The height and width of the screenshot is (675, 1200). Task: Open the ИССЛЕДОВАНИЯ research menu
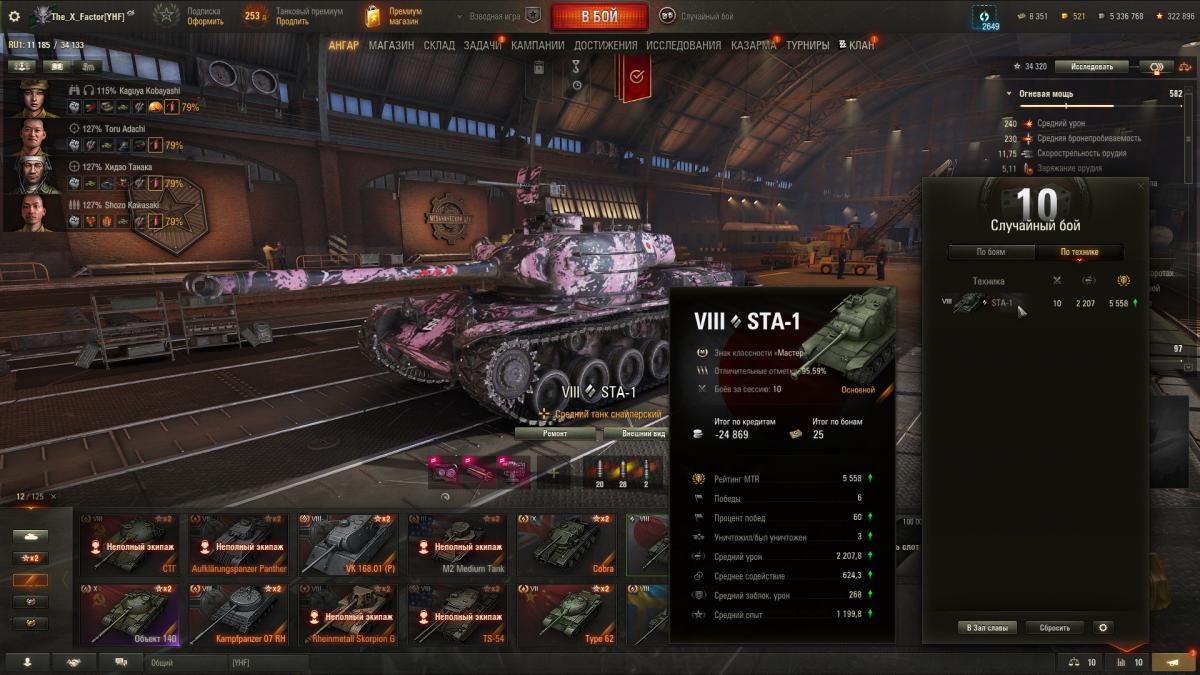683,45
